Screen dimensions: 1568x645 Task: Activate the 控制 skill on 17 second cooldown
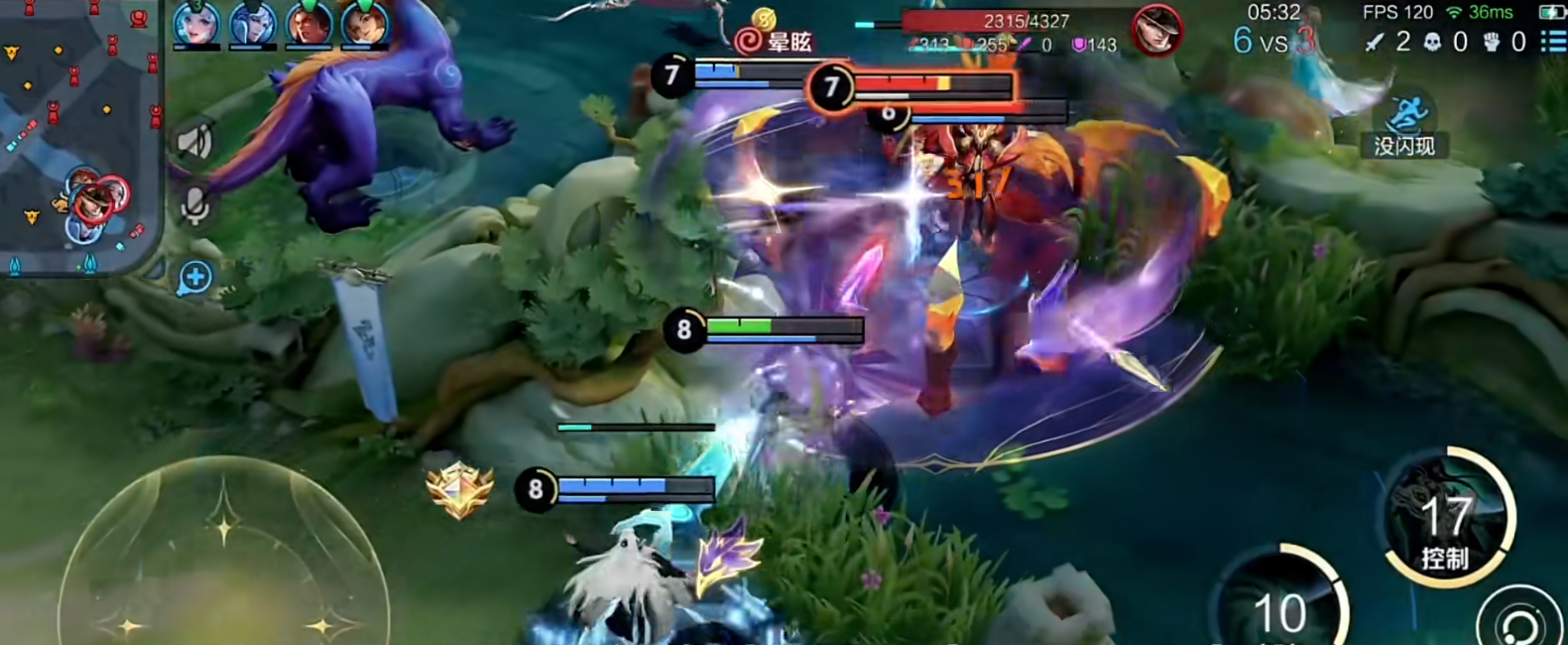1448,518
